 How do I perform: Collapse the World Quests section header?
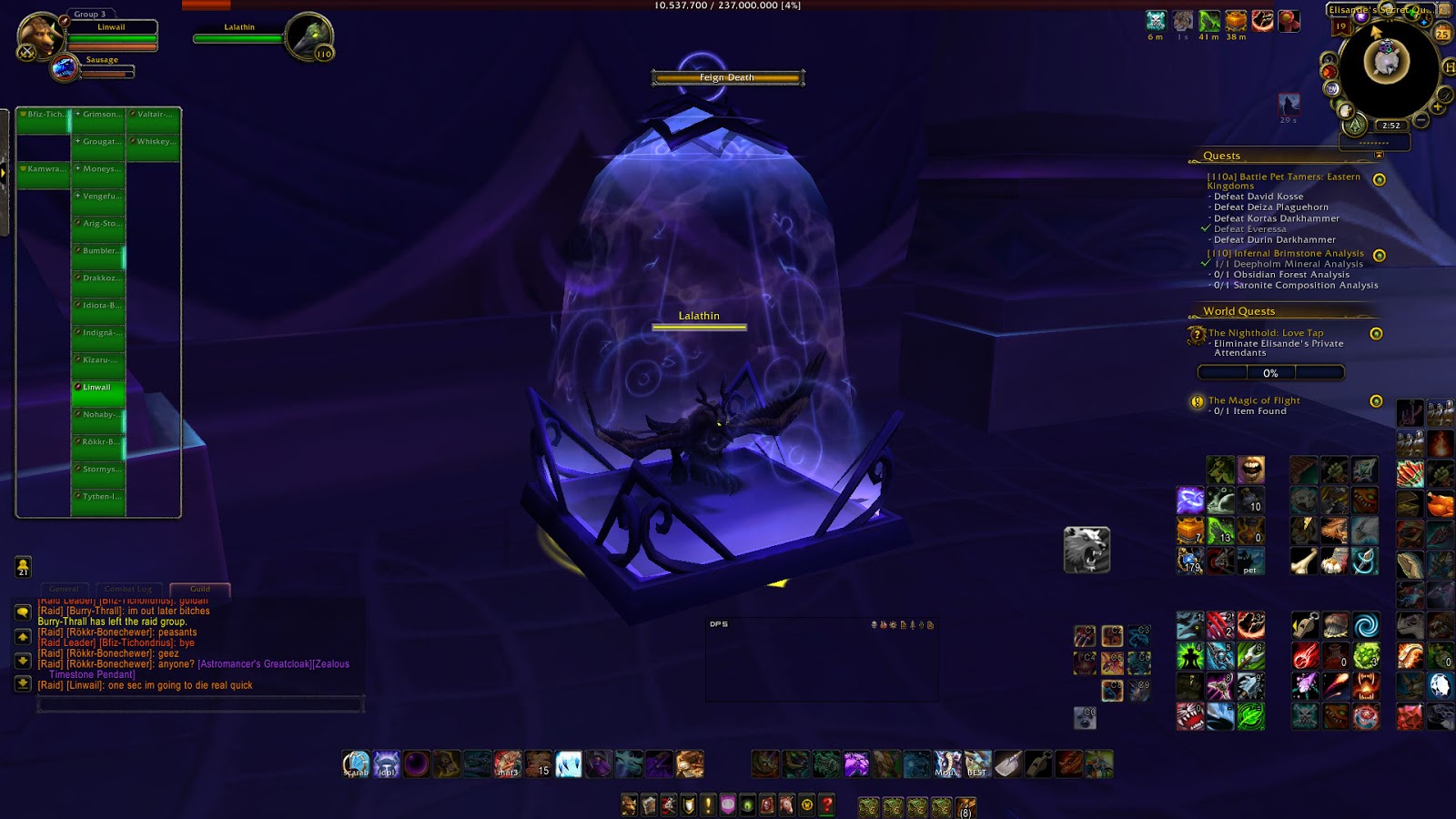tap(1239, 311)
